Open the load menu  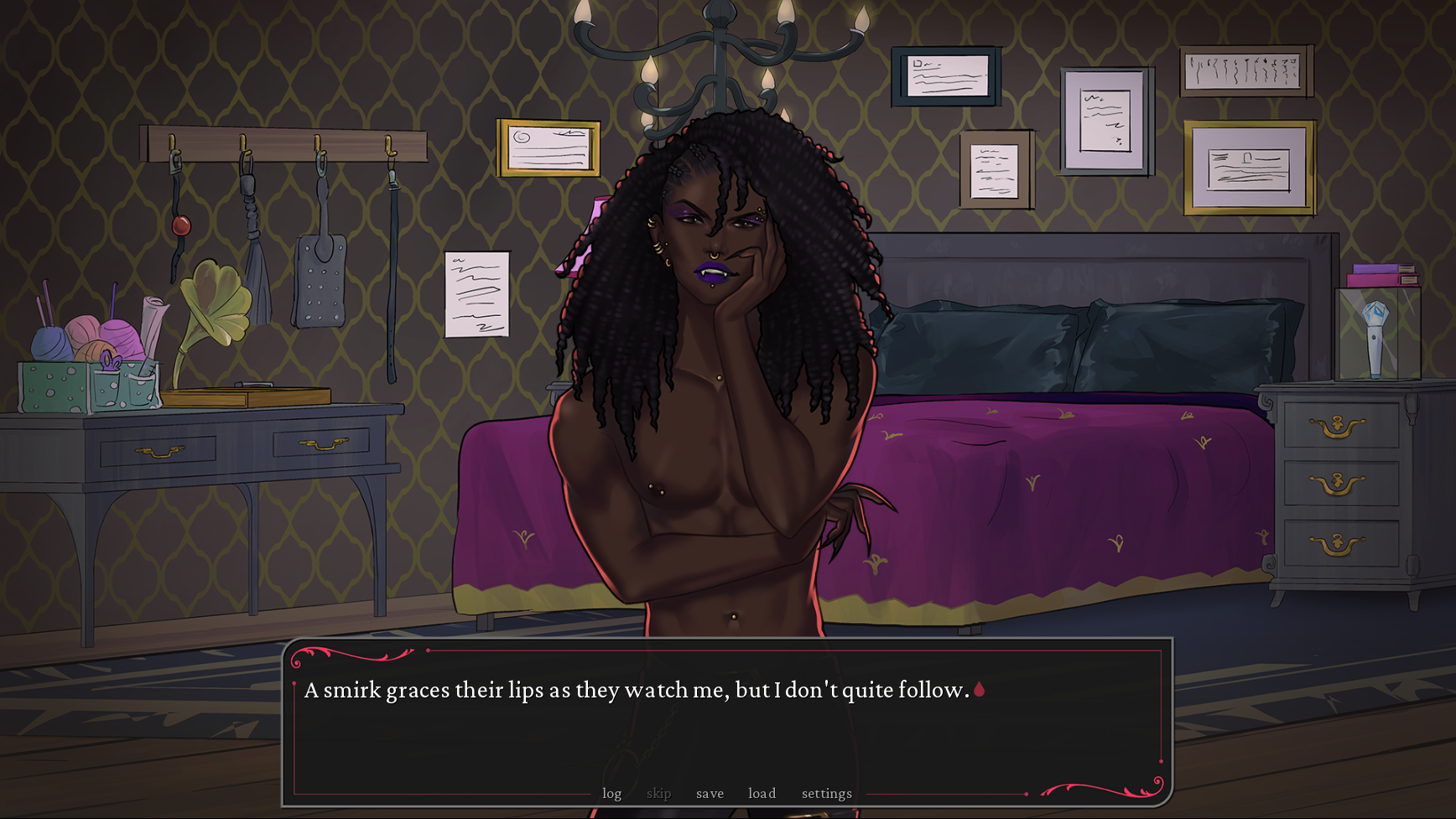pos(762,793)
